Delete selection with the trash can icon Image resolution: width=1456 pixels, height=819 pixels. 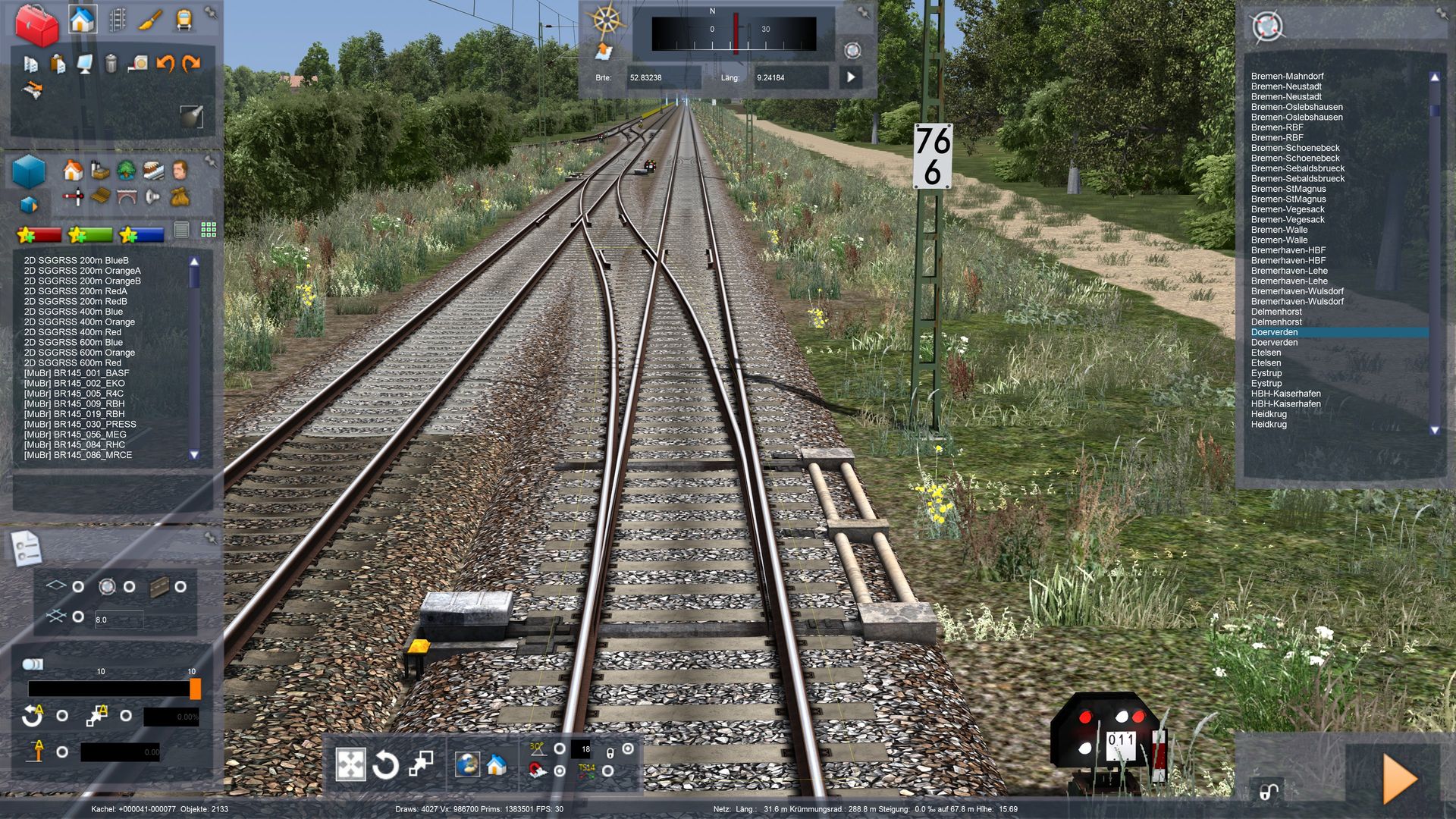click(x=111, y=64)
